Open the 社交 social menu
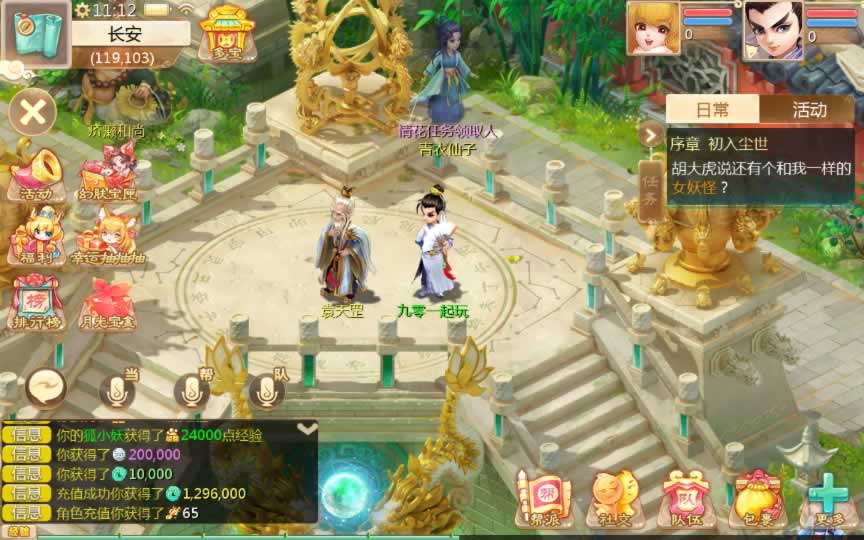This screenshot has height=540, width=864. (x=612, y=497)
